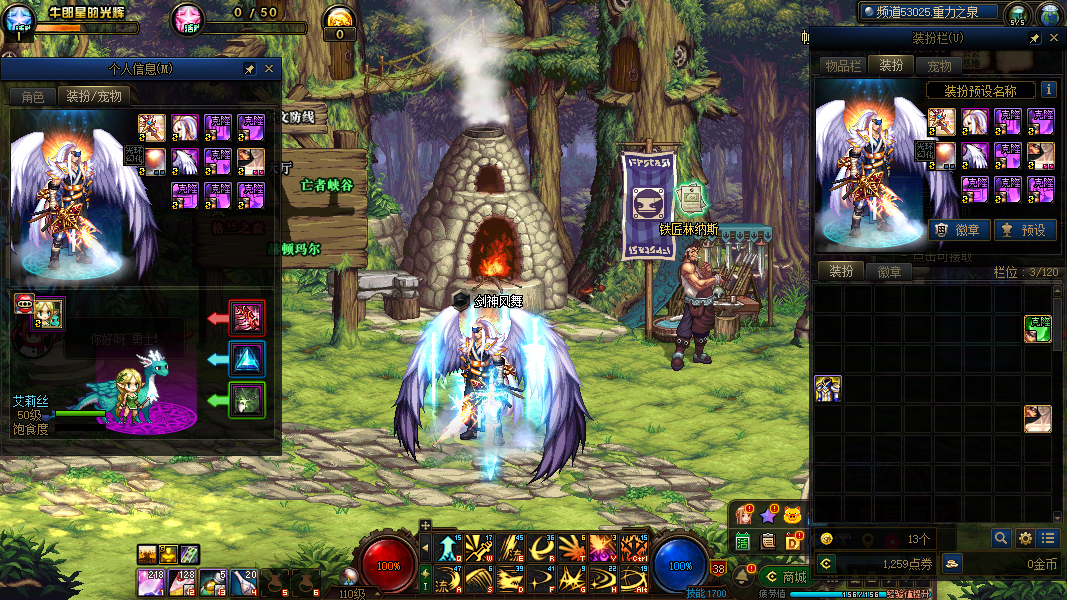Click the 徽章 emblem button below avatar slots
The height and width of the screenshot is (600, 1067).
(x=959, y=229)
